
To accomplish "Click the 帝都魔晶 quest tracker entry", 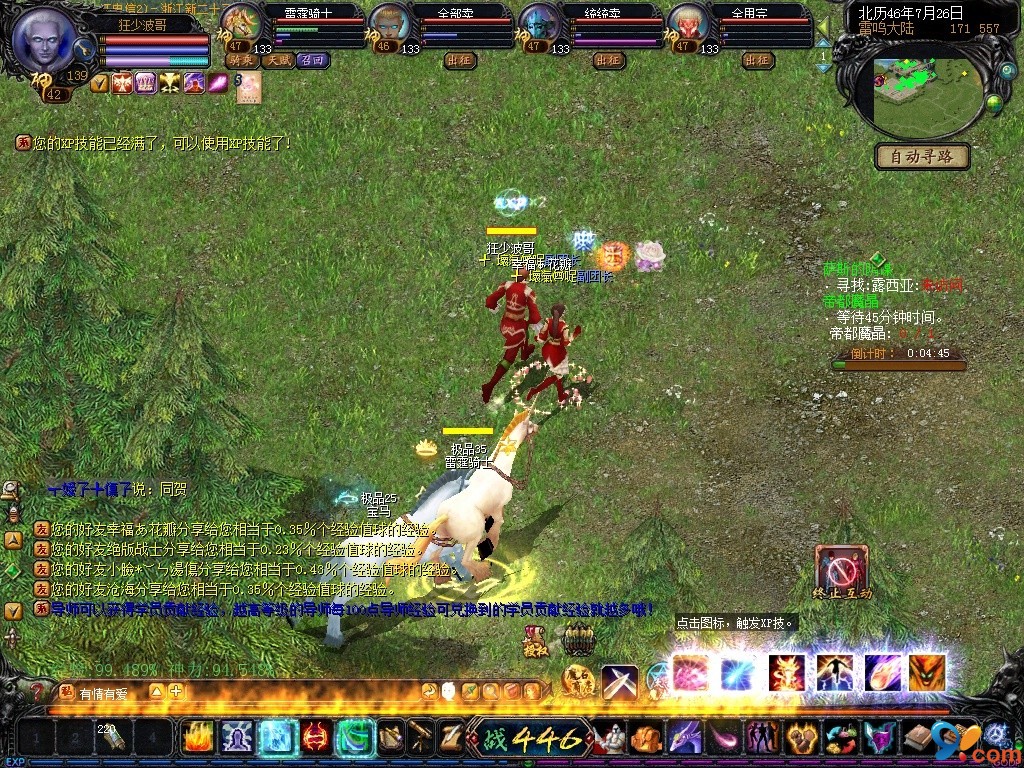I will (x=850, y=301).
